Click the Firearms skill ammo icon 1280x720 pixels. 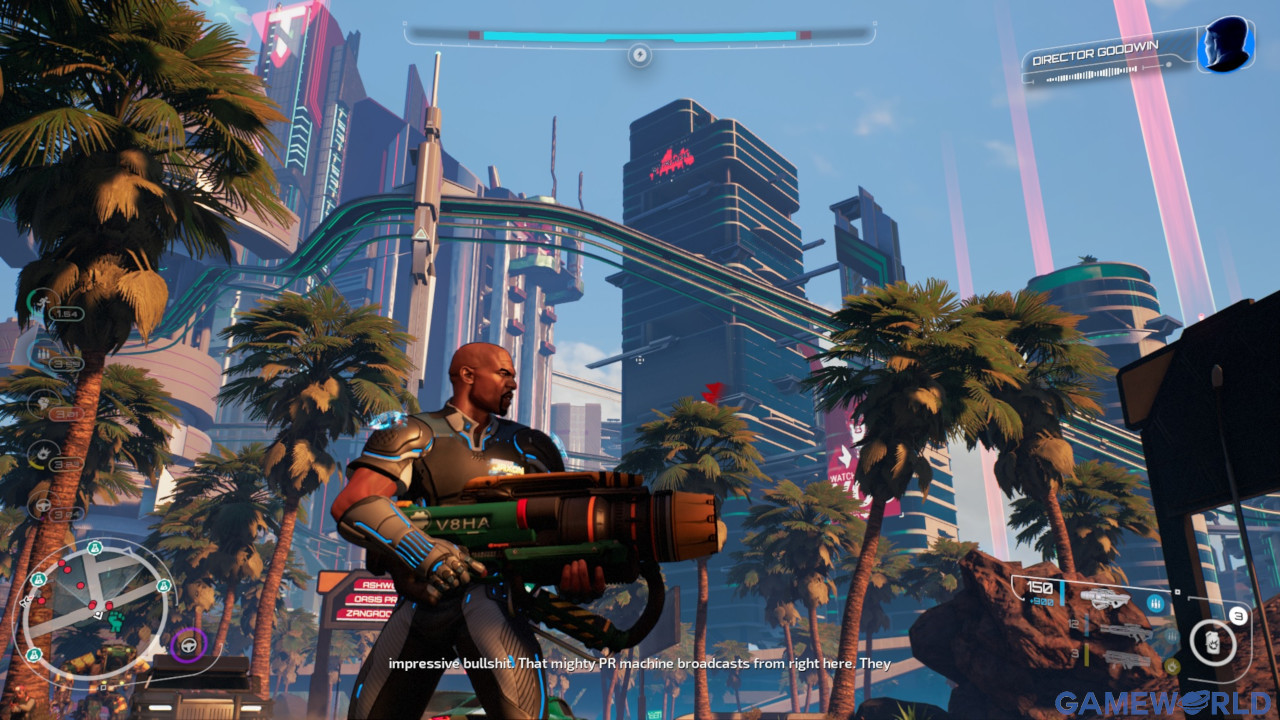tap(43, 352)
